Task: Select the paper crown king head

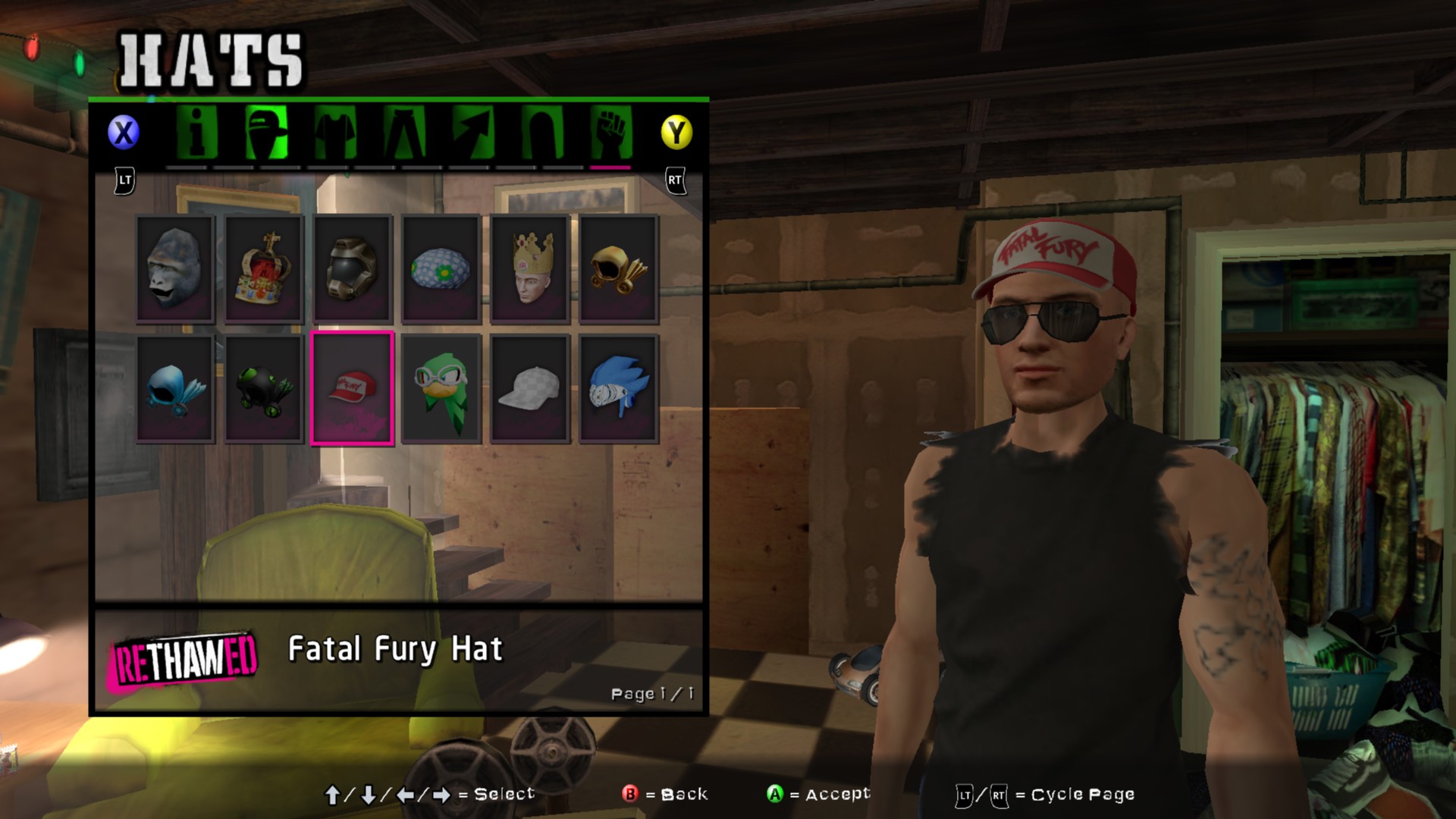Action: tap(530, 269)
